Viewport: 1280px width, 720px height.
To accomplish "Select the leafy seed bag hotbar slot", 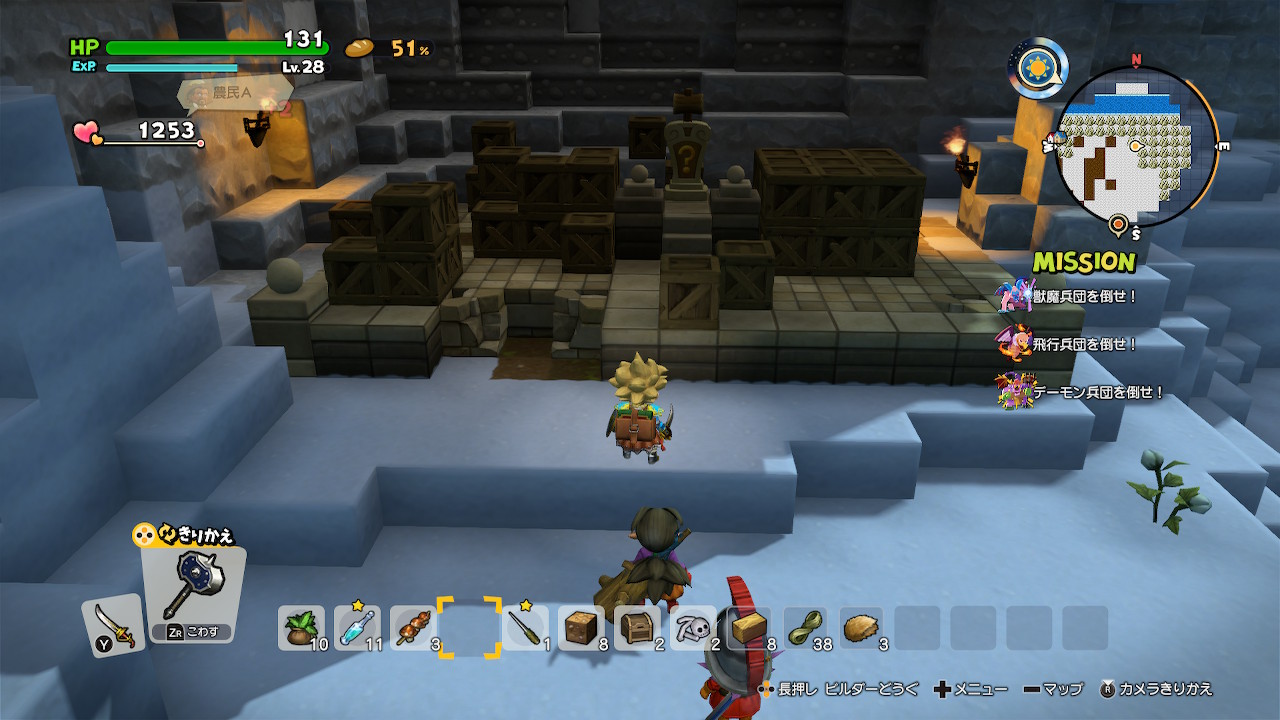I will pos(301,628).
